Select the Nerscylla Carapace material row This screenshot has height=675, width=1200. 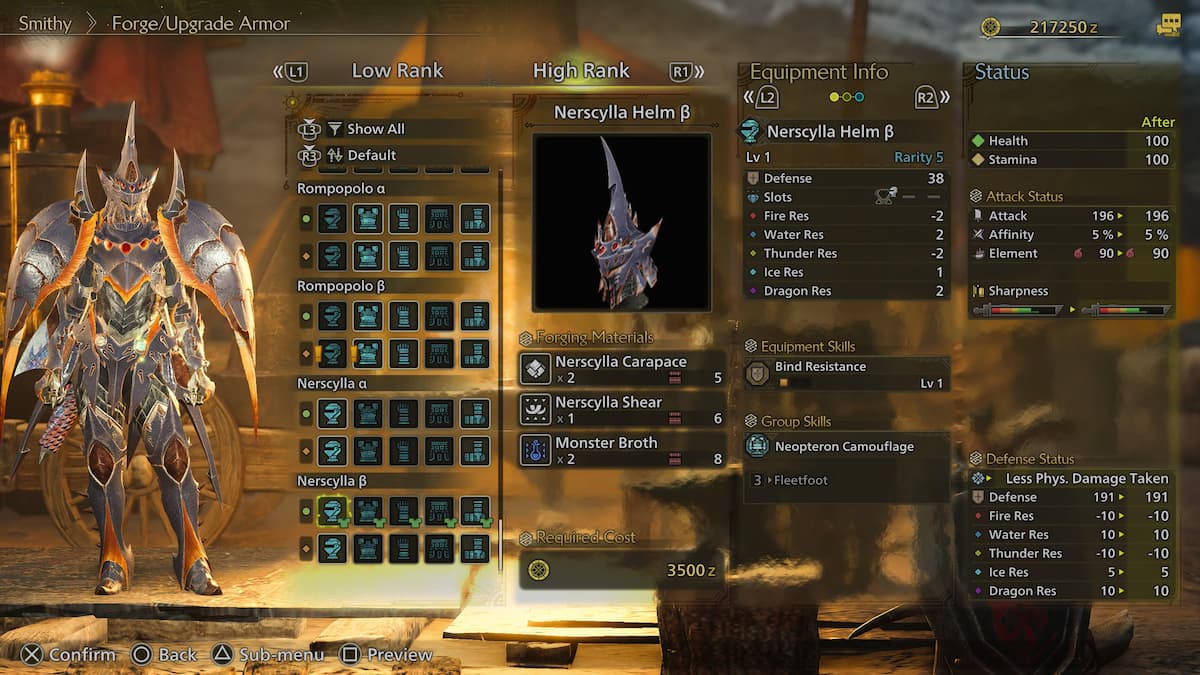621,369
